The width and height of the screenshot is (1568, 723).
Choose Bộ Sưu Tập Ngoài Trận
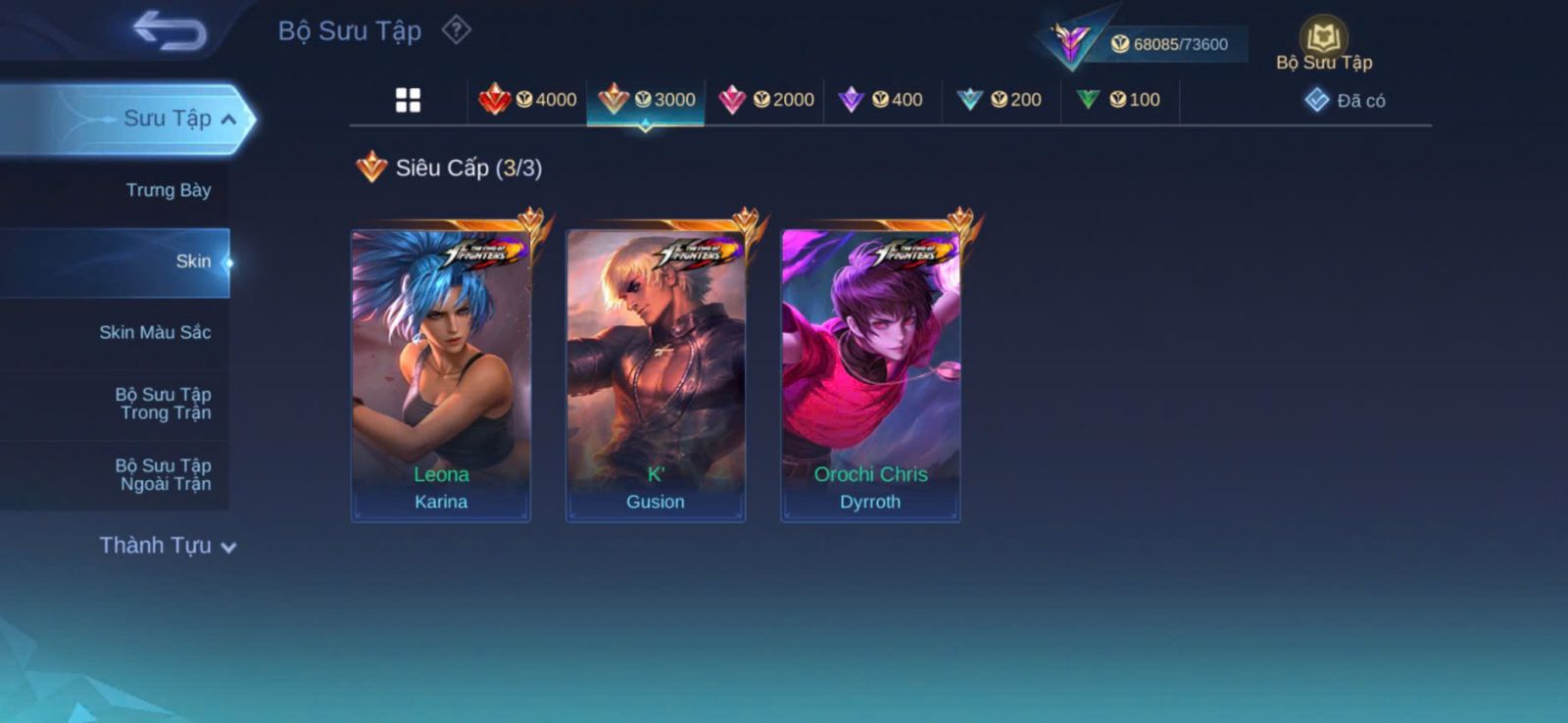tap(163, 474)
